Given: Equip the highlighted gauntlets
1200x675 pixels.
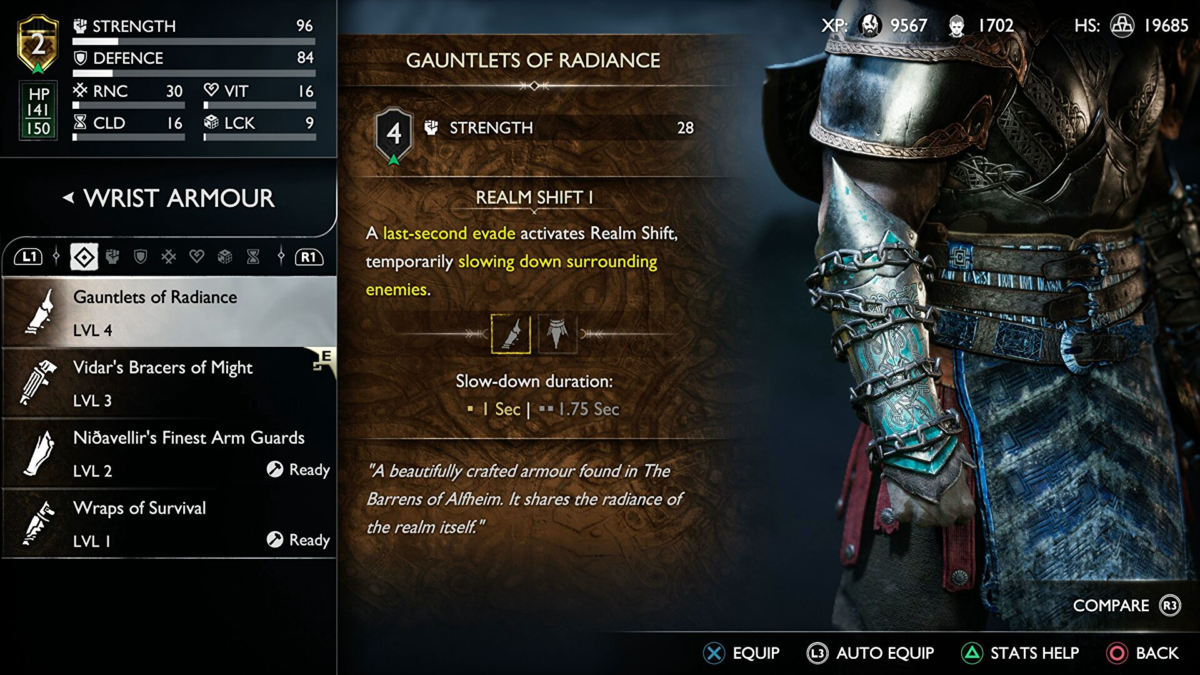Looking at the screenshot, I should coord(741,653).
